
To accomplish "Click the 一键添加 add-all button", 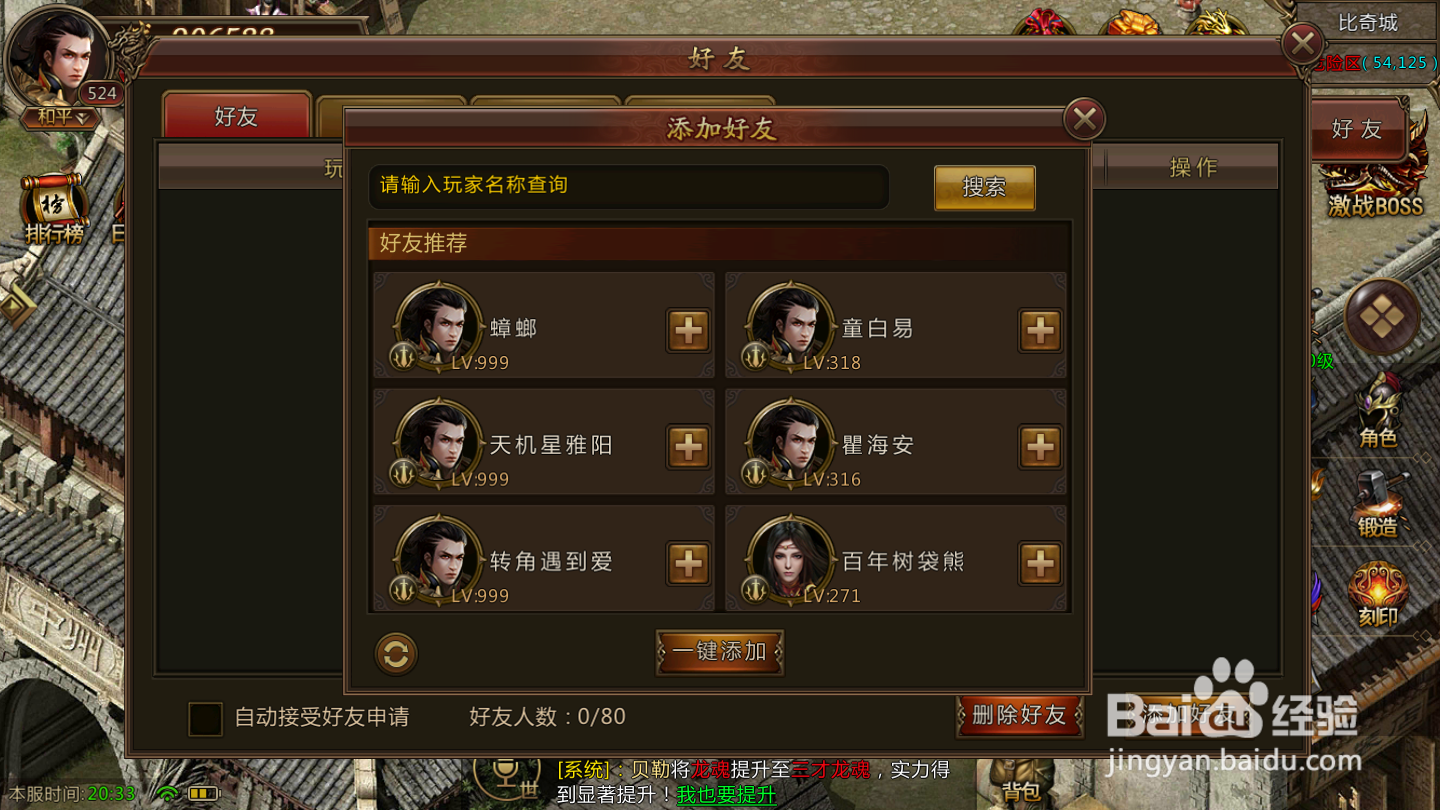I will (719, 650).
